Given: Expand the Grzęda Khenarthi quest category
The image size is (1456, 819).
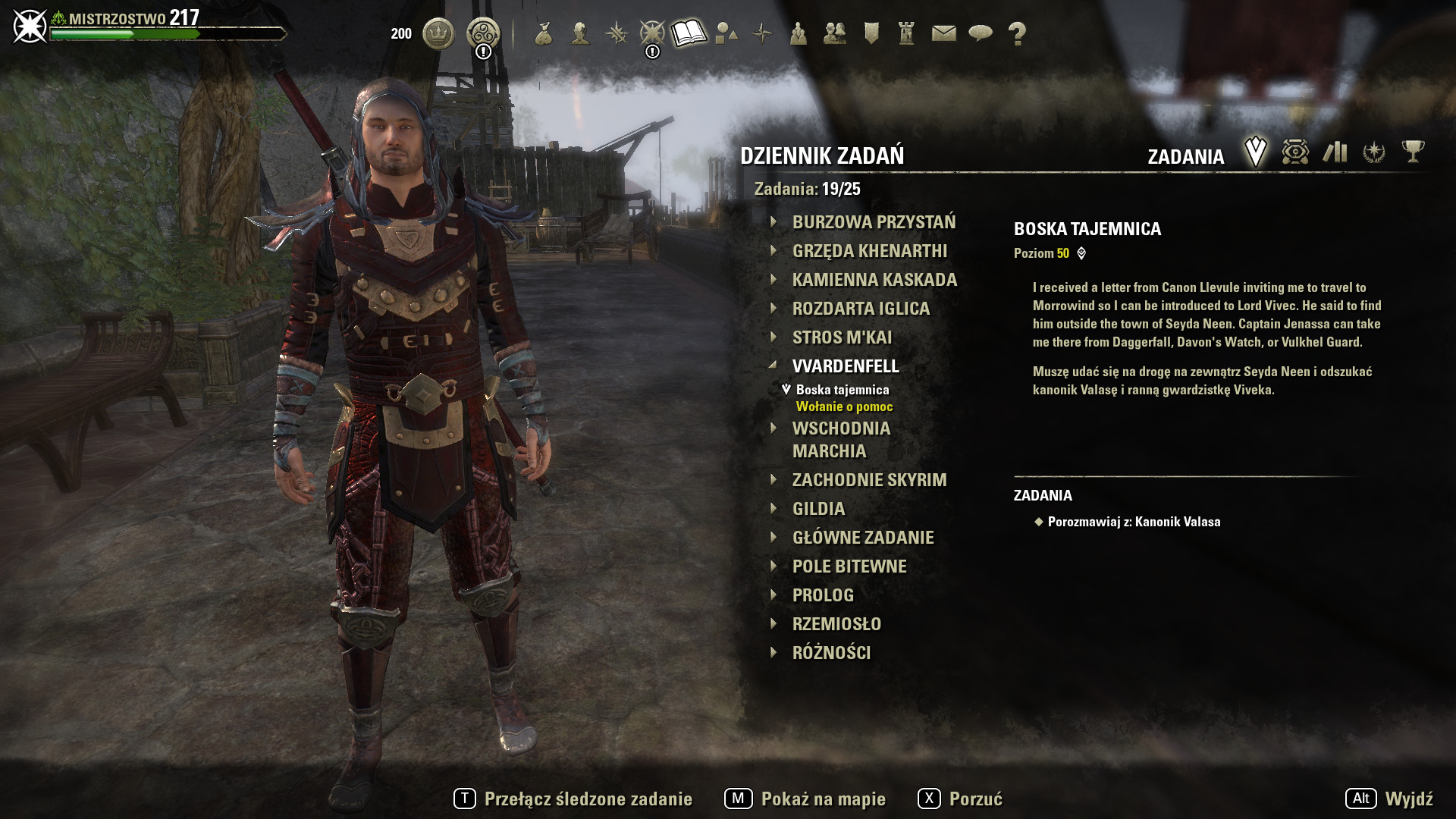Looking at the screenshot, I should click(869, 251).
